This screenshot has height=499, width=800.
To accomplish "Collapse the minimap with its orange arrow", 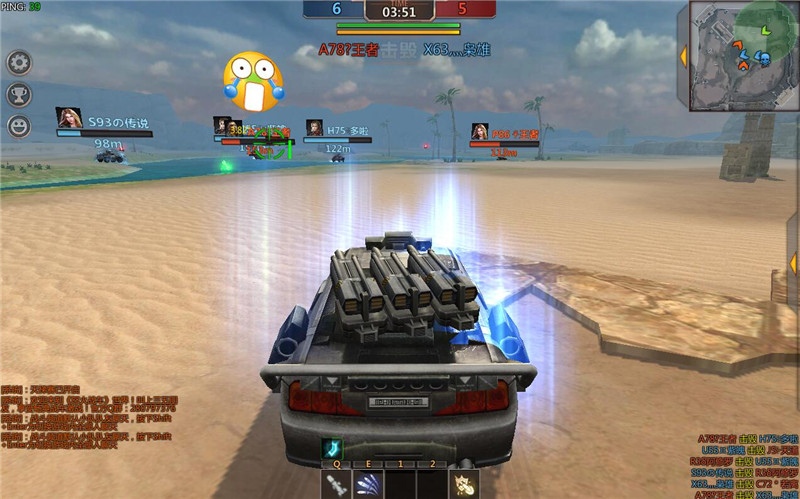I will (684, 55).
